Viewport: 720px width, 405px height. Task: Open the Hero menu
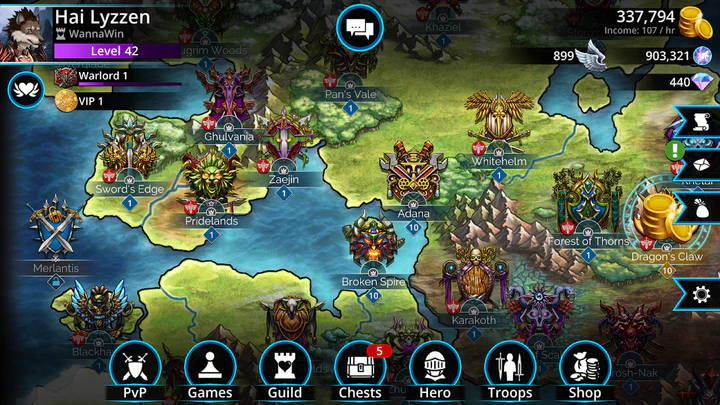(x=435, y=368)
